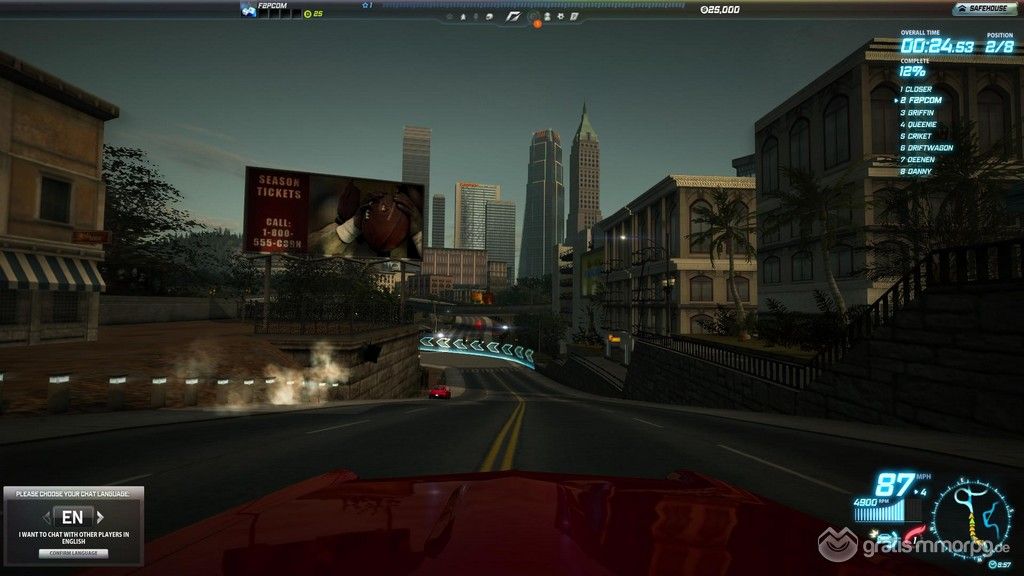Select the previous chat language with left arrow
Image resolution: width=1024 pixels, height=576 pixels.
tap(45, 517)
